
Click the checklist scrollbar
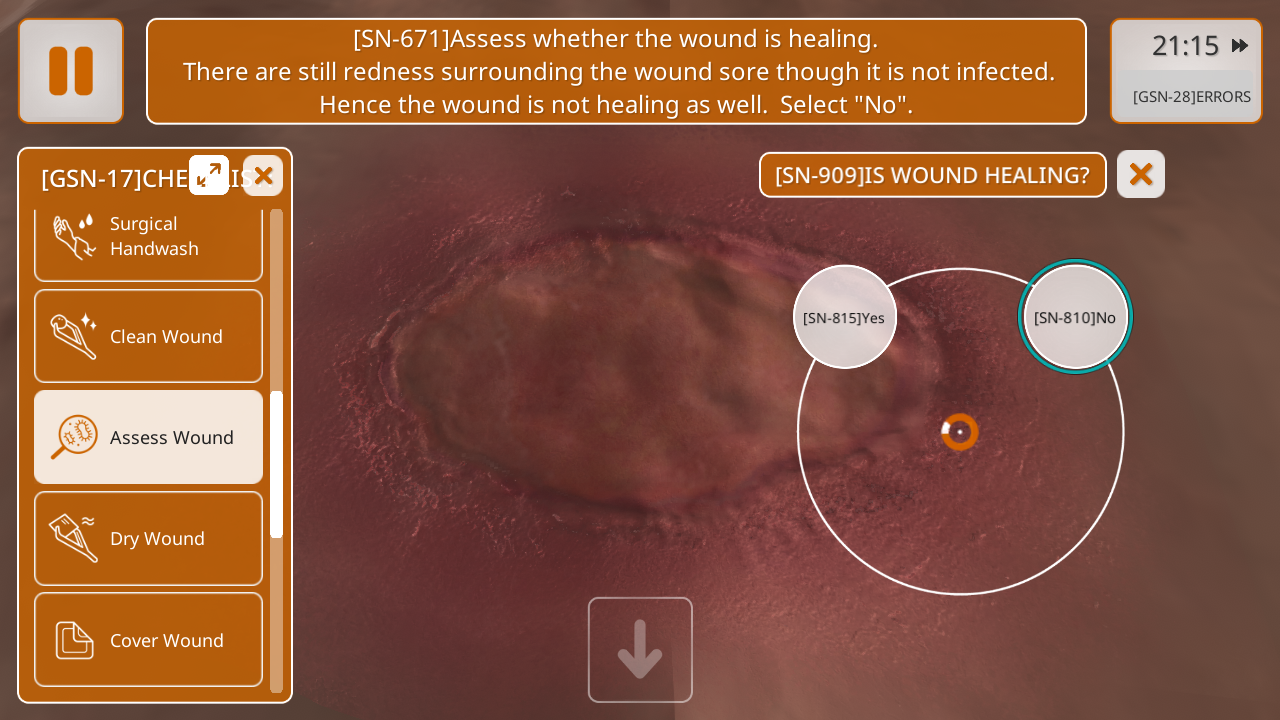tap(277, 464)
